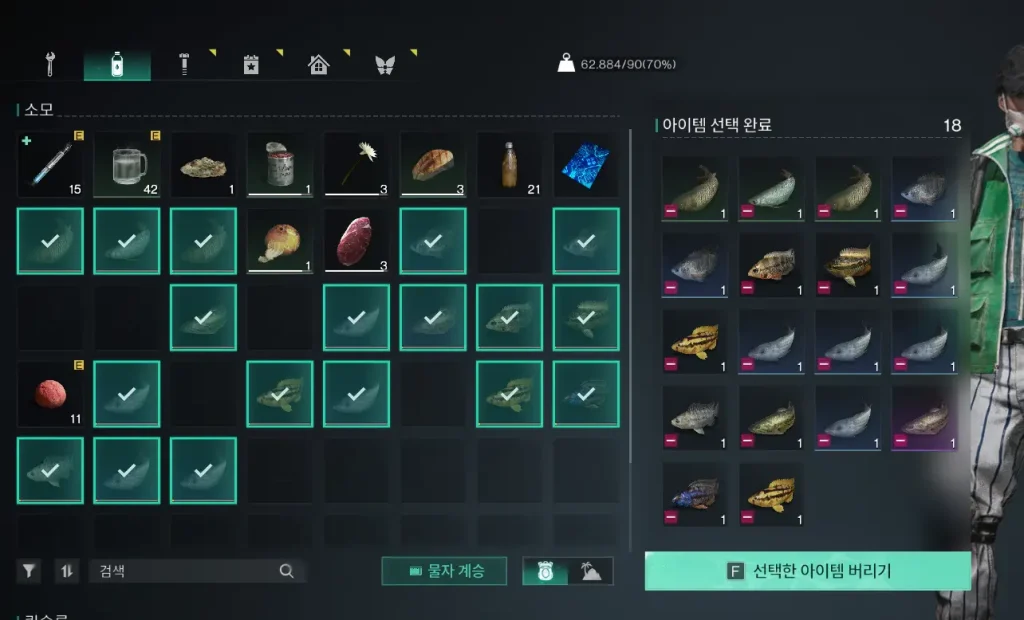Image resolution: width=1024 pixels, height=620 pixels.
Task: Choose the glass of water slot
Action: pos(127,164)
